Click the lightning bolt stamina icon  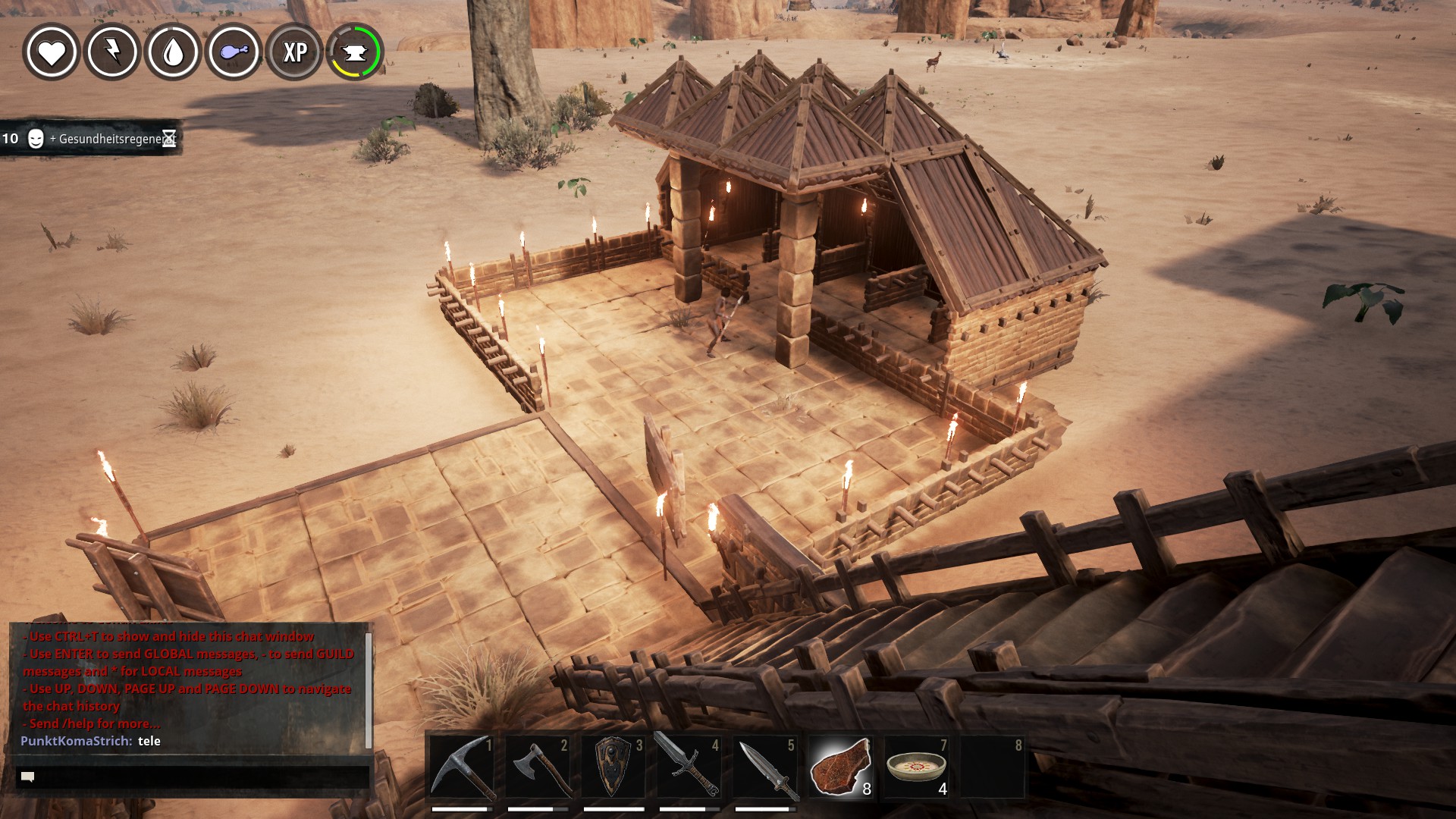coord(112,52)
